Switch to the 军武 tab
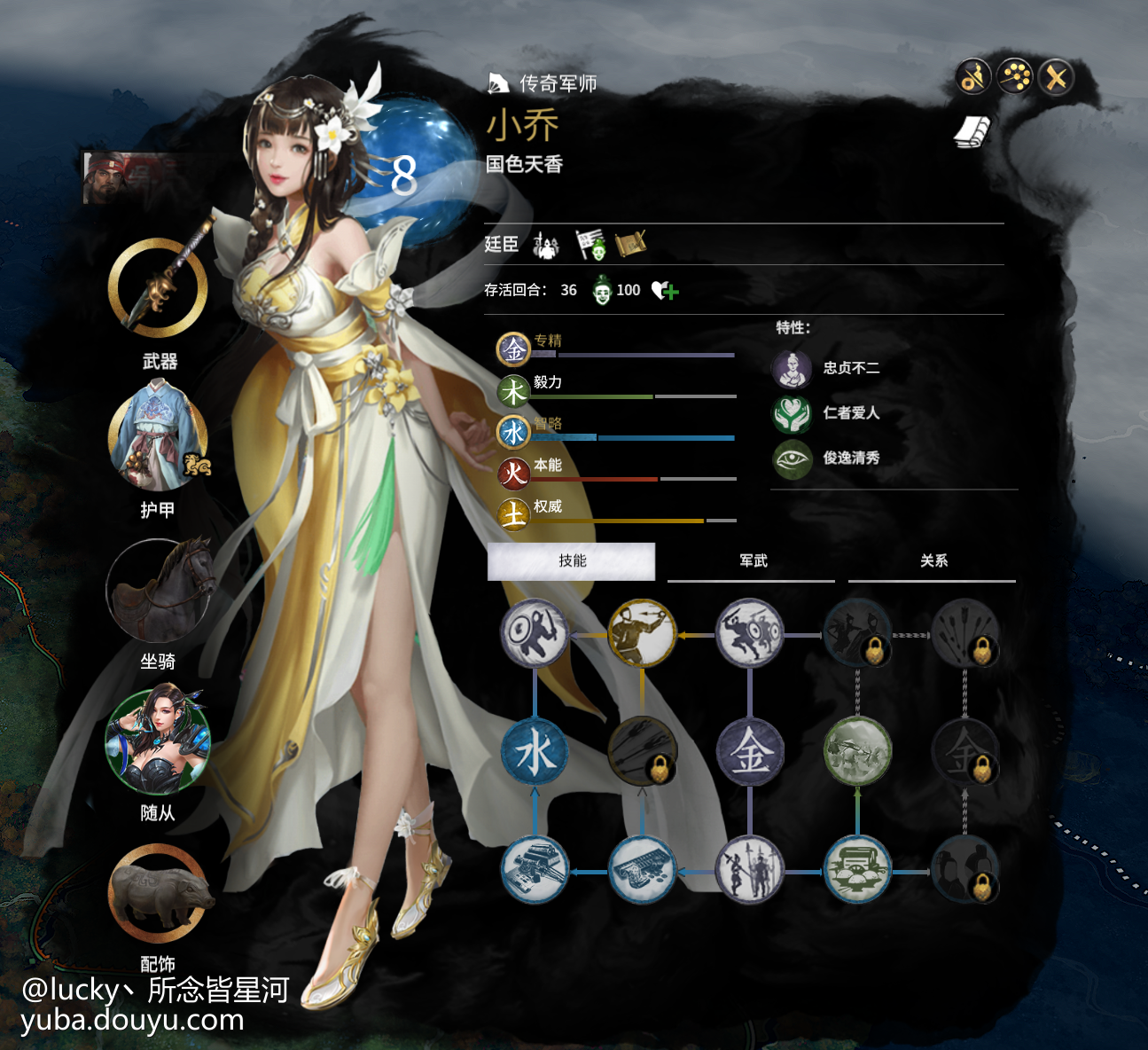This screenshot has width=1148, height=1050. (755, 560)
